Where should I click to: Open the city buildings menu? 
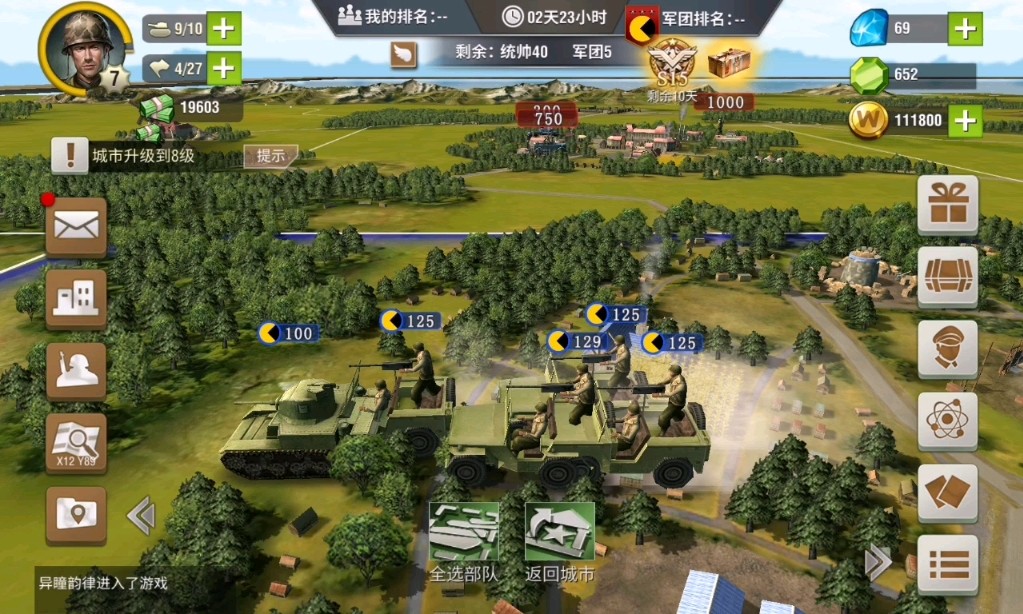[76, 298]
